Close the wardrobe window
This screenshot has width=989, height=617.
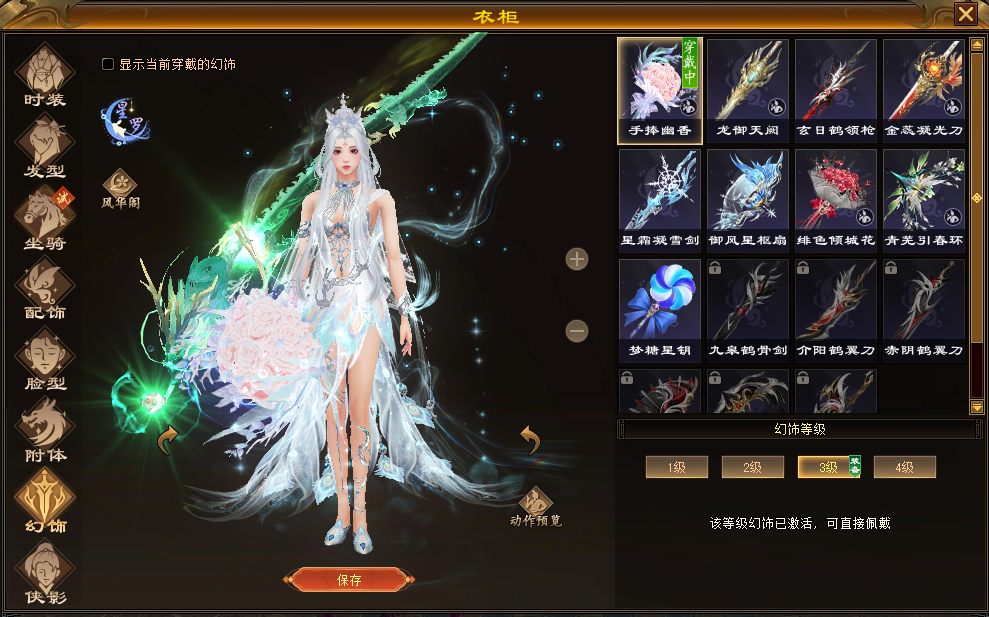pos(965,14)
